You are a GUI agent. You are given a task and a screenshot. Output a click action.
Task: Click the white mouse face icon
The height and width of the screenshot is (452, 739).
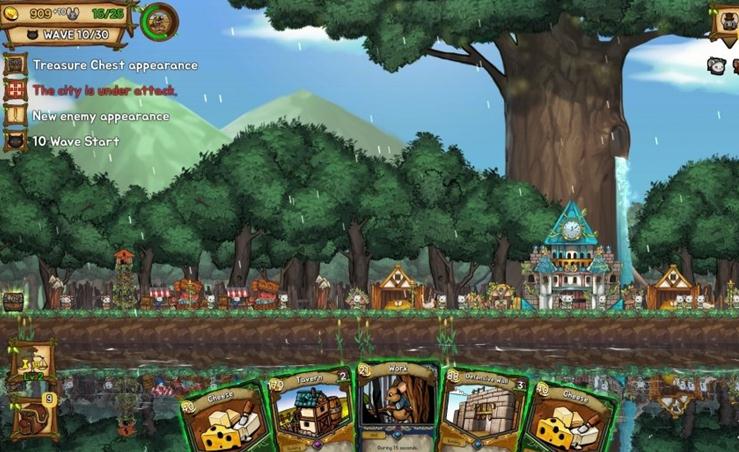(716, 65)
